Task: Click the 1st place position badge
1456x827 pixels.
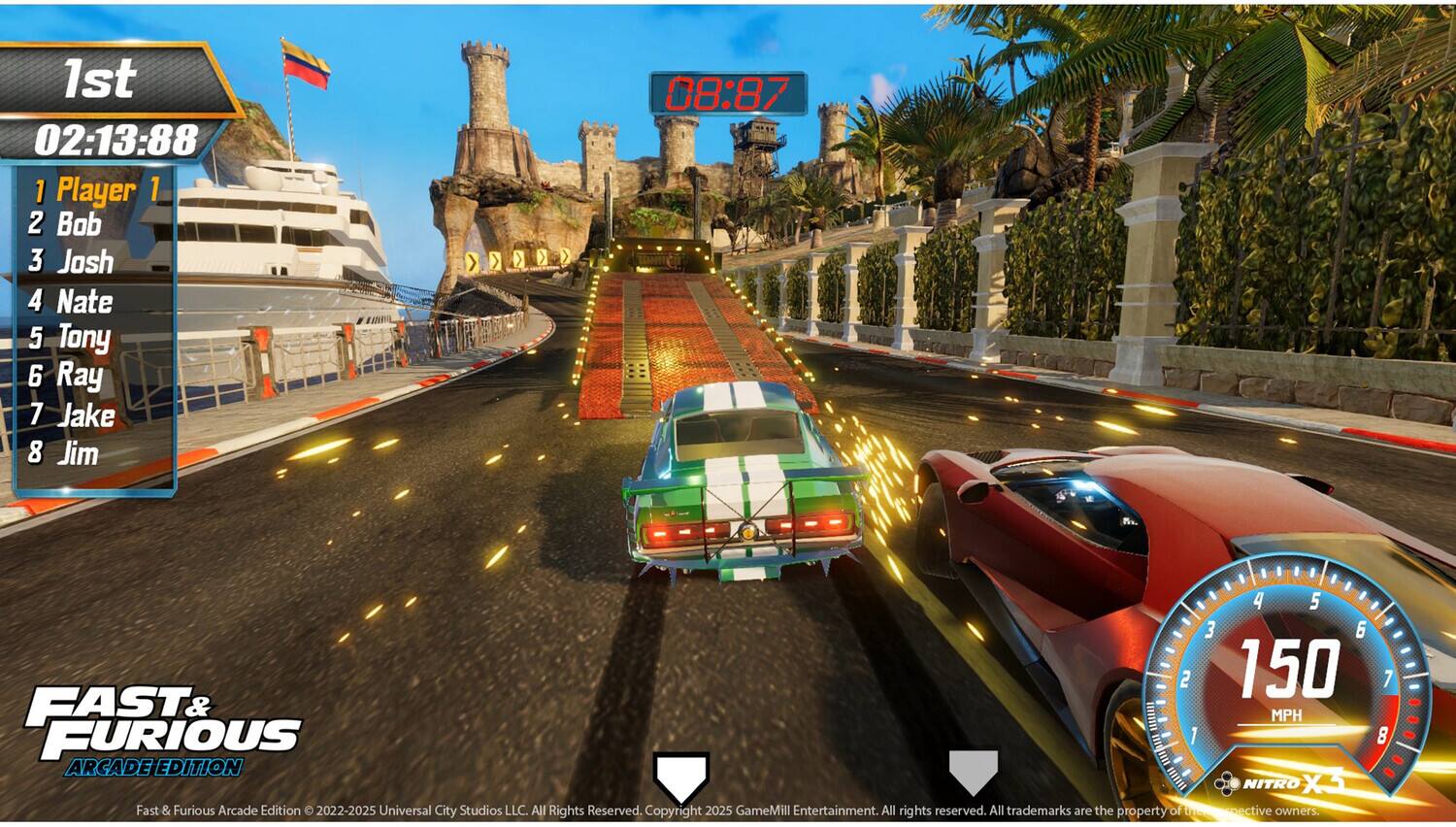Action: tap(100, 78)
